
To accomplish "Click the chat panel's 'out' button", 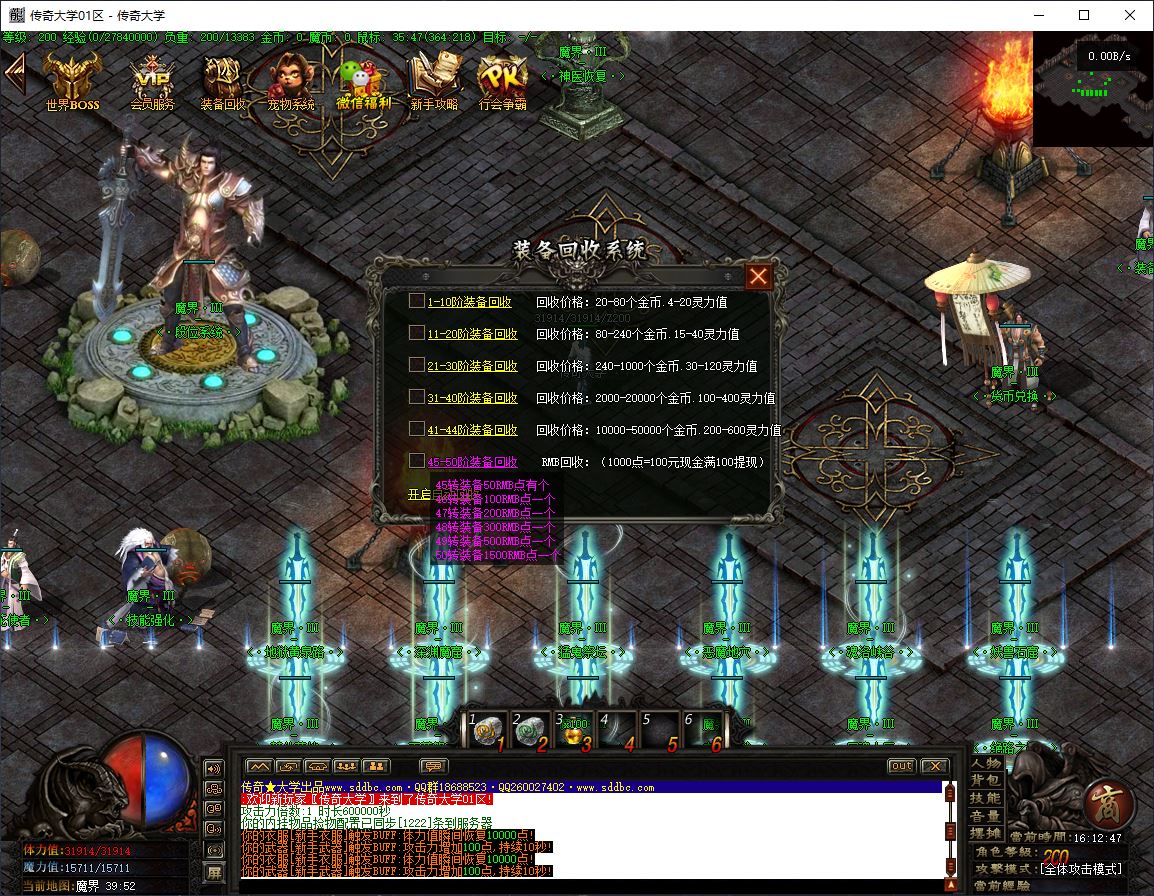I will point(901,766).
